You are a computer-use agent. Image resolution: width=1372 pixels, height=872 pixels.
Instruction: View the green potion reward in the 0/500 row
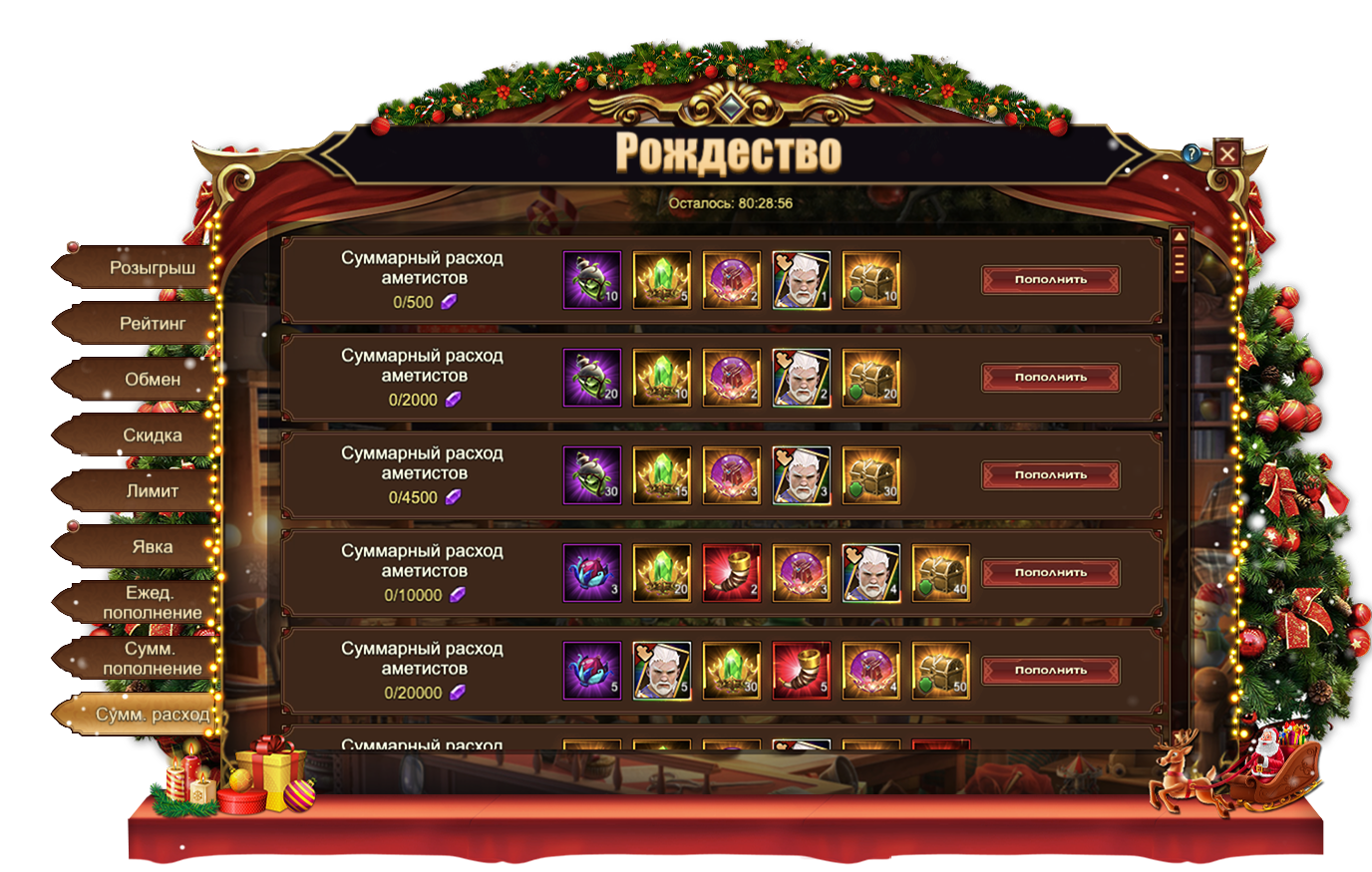(592, 280)
